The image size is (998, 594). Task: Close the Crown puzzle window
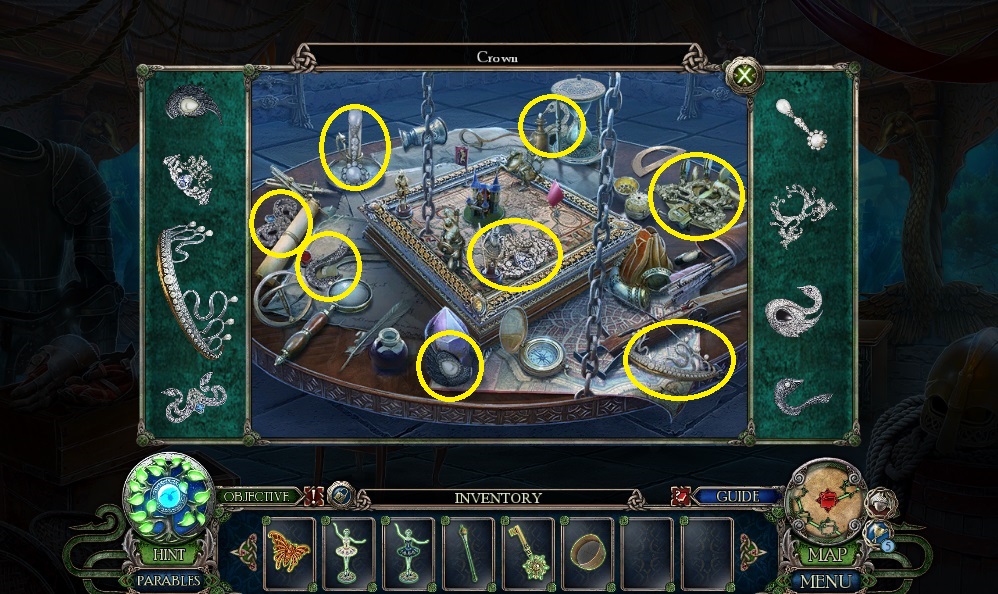point(744,74)
